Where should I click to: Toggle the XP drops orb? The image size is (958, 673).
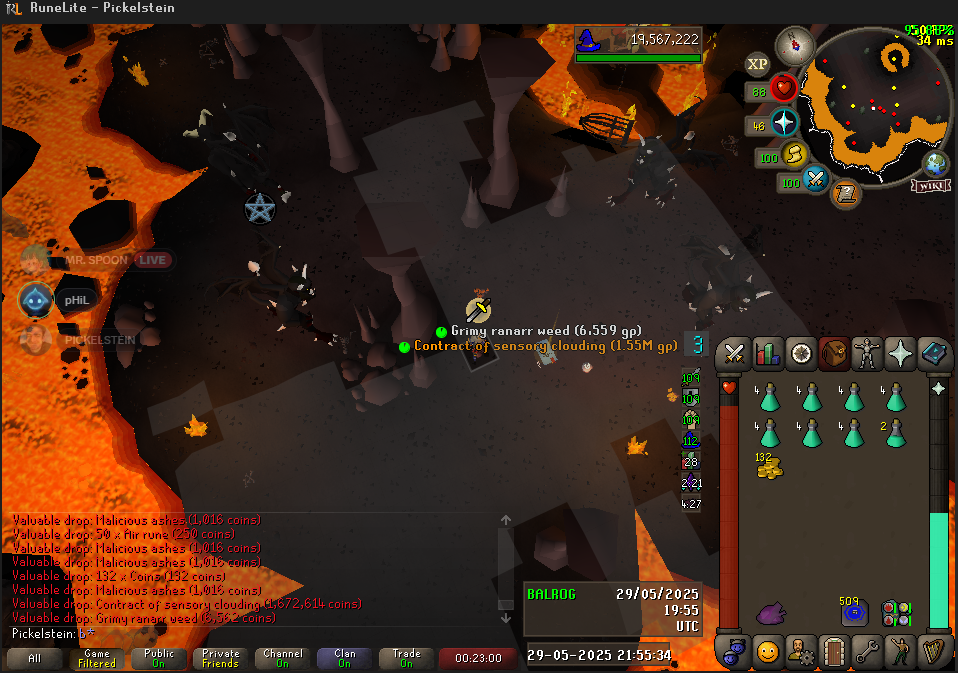[x=758, y=65]
